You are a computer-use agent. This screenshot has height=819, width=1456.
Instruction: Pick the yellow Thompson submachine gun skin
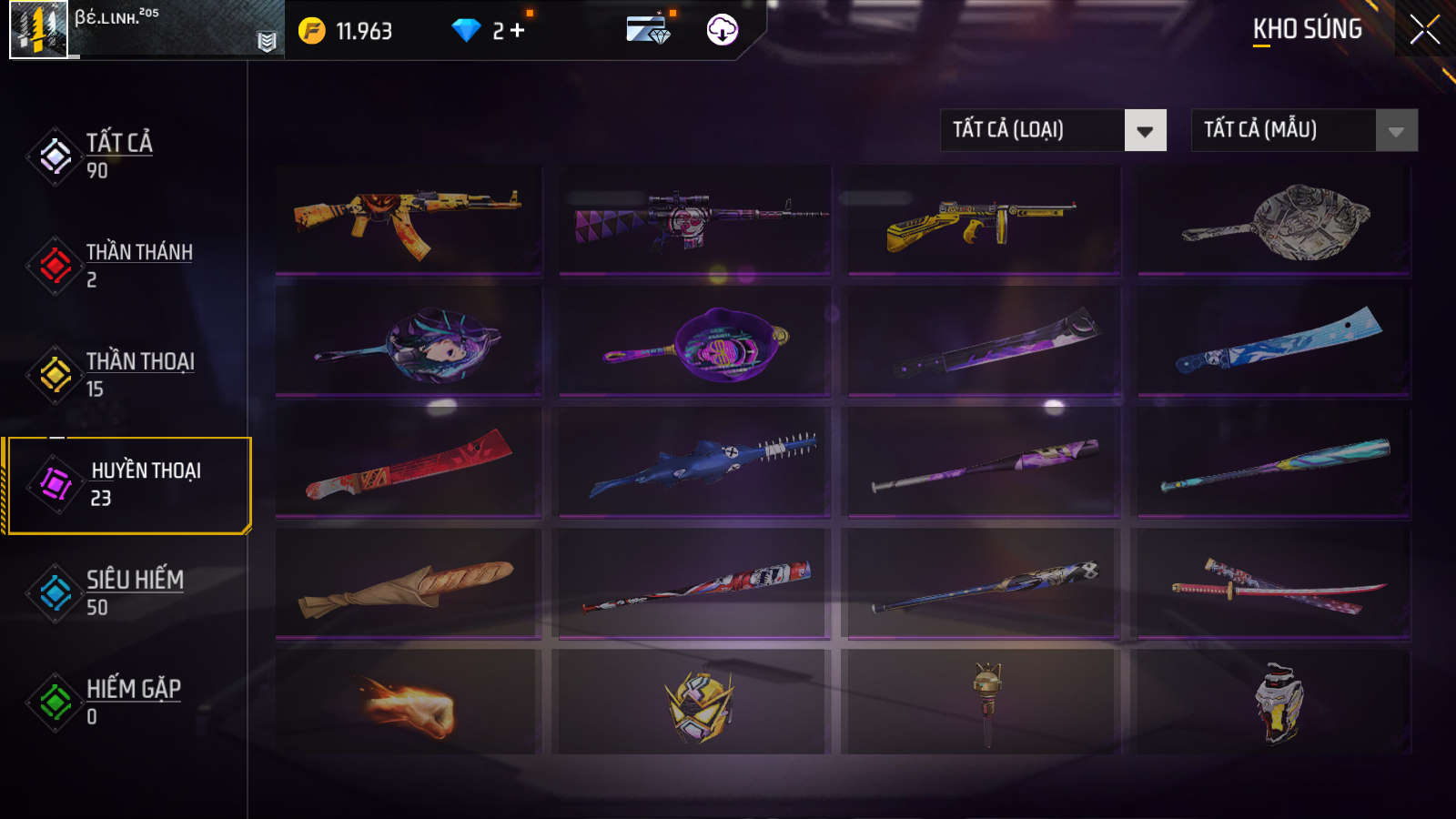point(983,220)
